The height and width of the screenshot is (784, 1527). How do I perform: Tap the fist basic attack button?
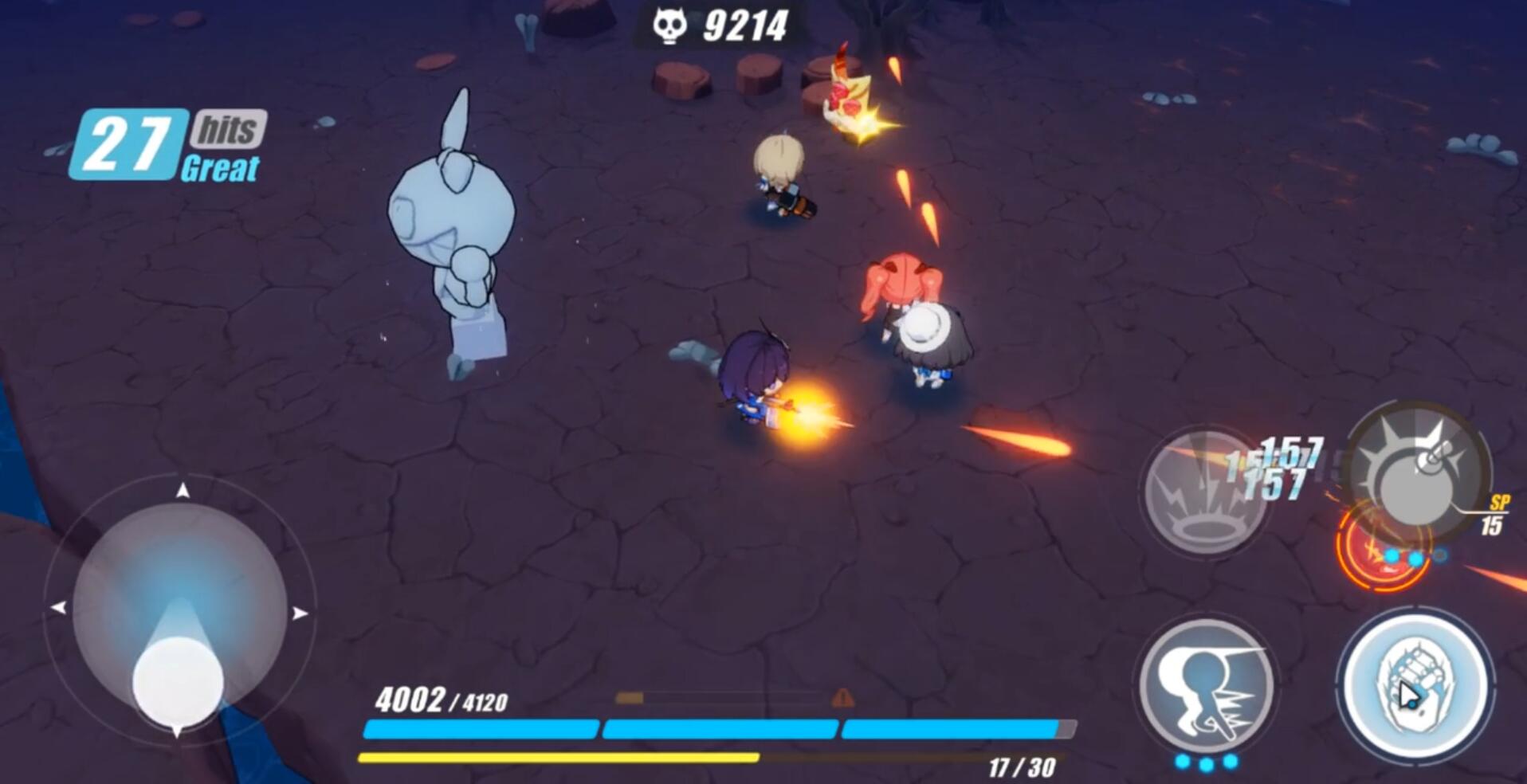pos(1415,688)
